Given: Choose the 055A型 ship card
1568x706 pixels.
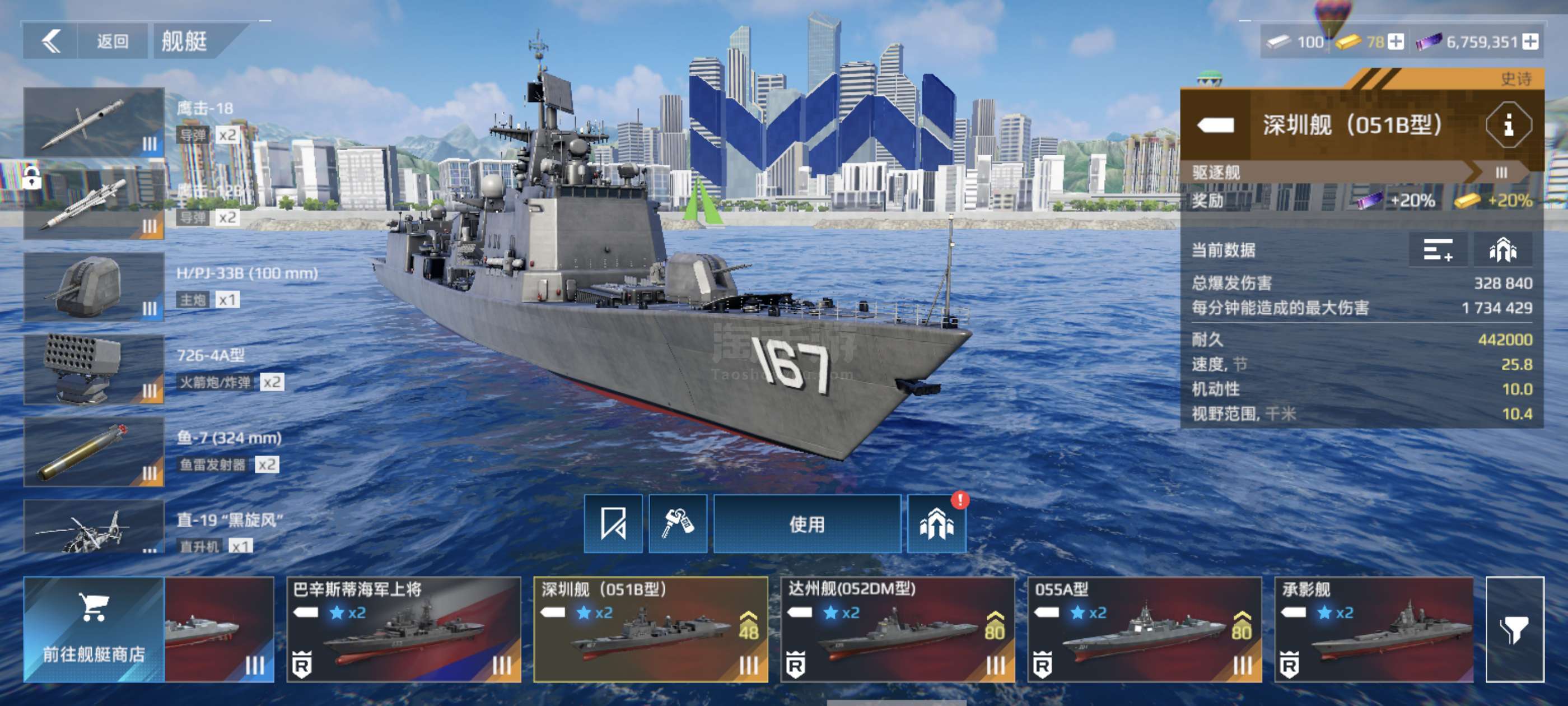Looking at the screenshot, I should [x=1144, y=629].
